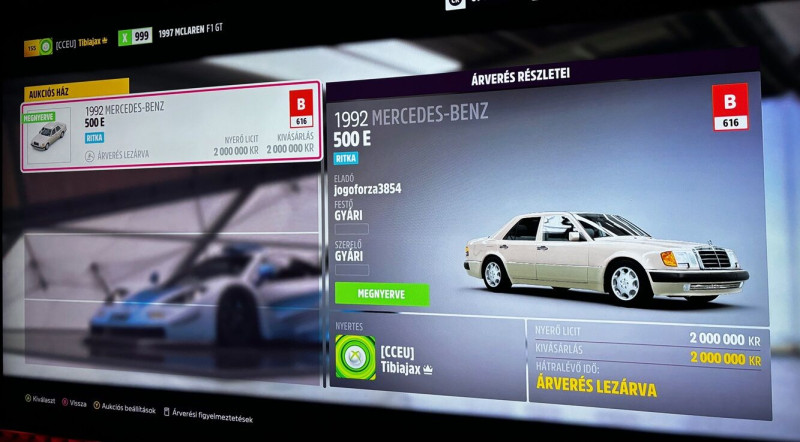This screenshot has width=800, height=442.
Task: Open seller jogoforza3854's name
Action: (x=367, y=188)
